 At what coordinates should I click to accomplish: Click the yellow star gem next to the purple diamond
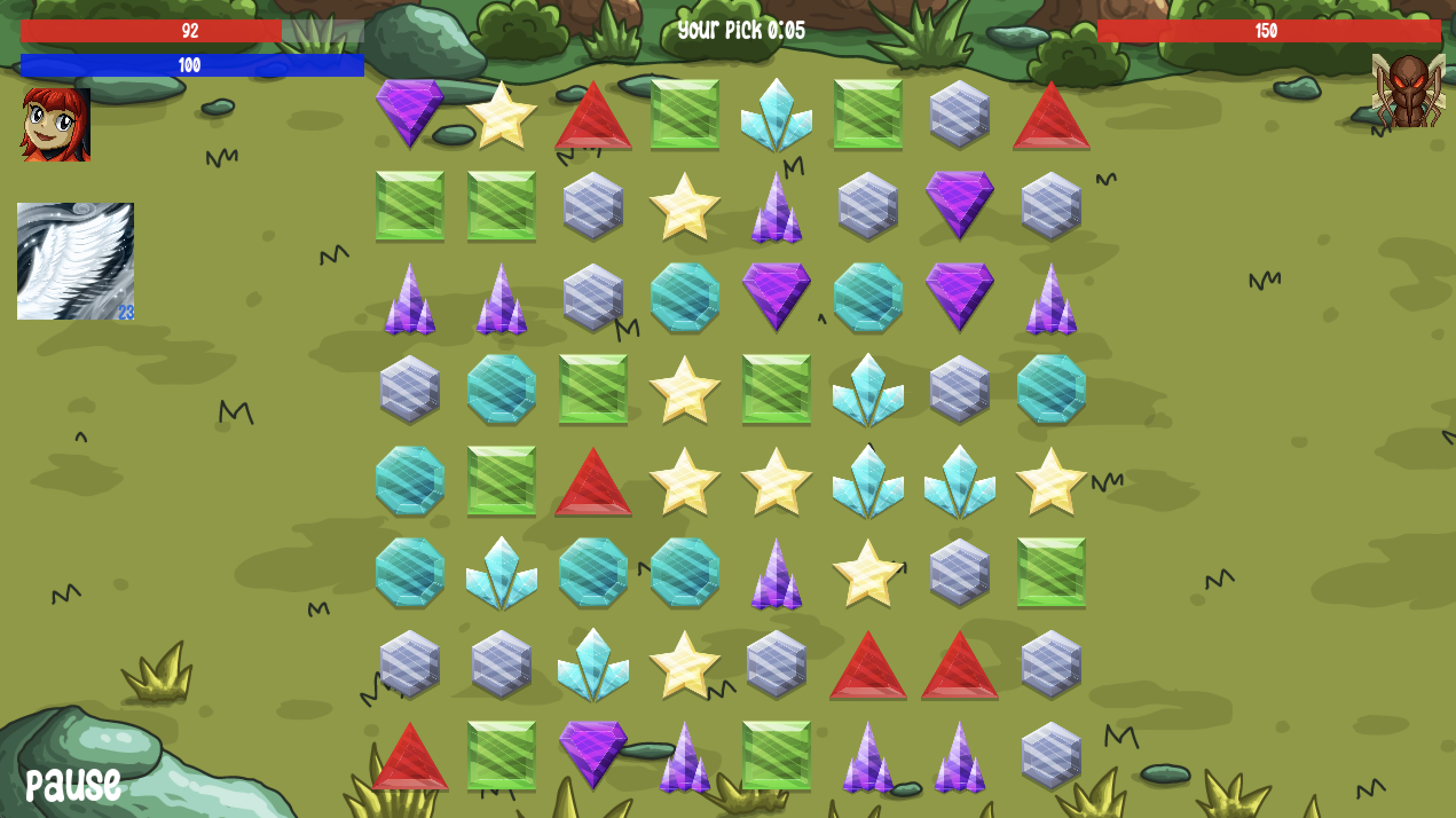(x=502, y=115)
